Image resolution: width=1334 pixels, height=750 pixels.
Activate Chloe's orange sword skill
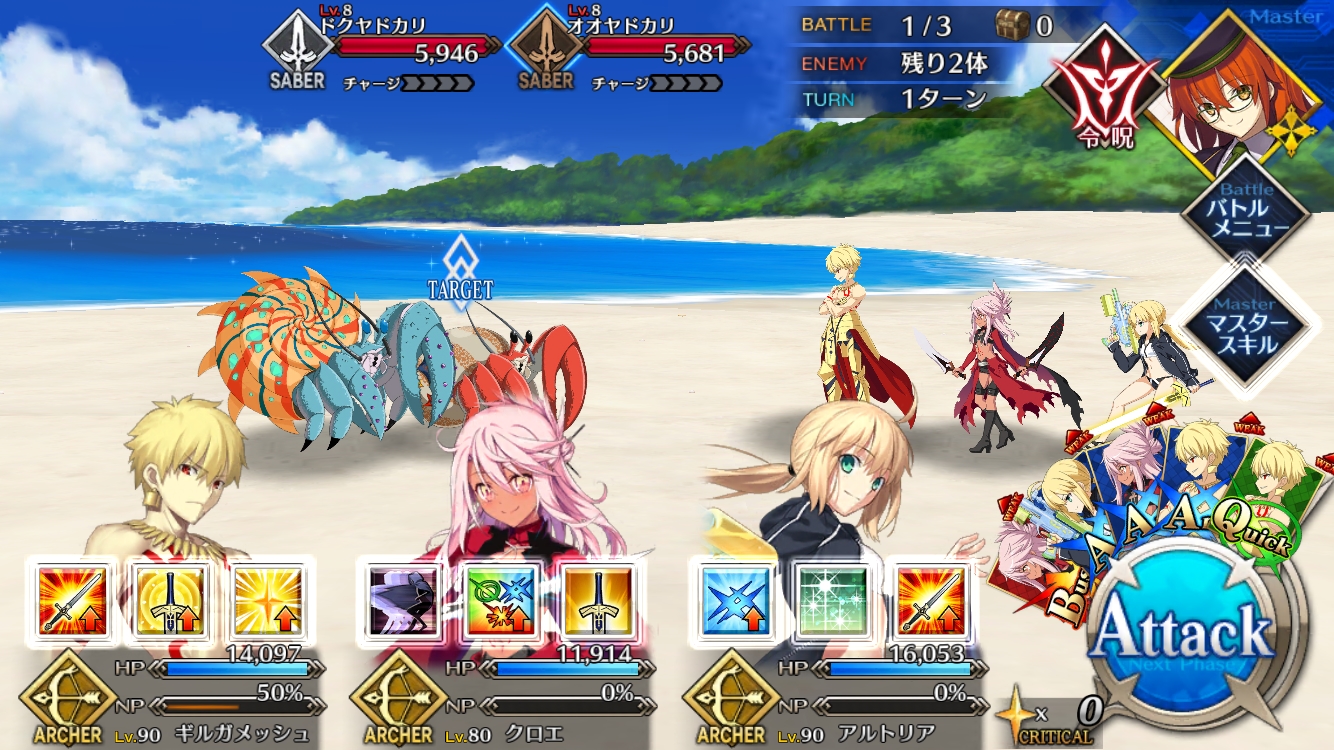pyautogui.click(x=598, y=600)
